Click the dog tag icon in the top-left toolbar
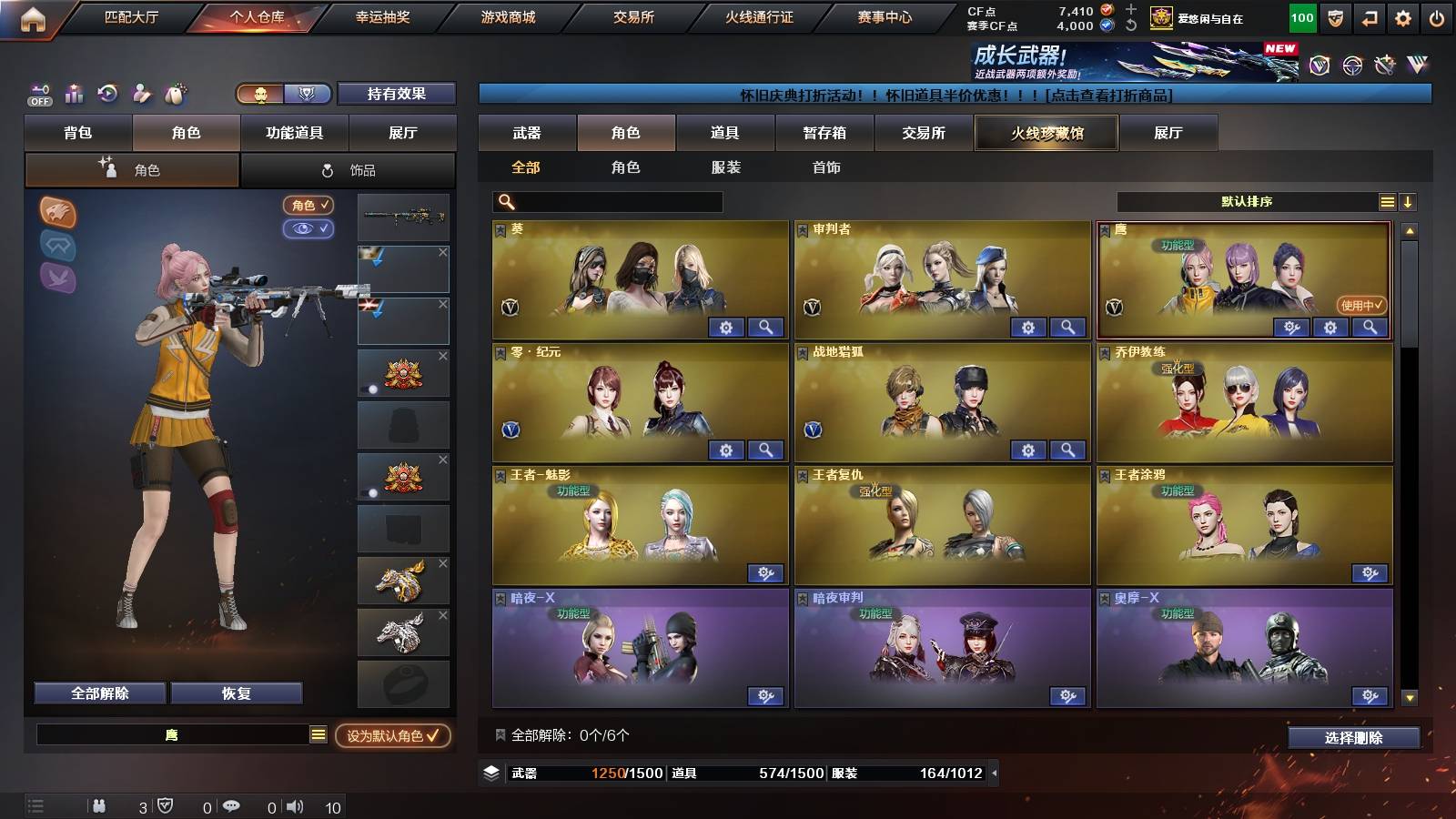 (x=175, y=93)
